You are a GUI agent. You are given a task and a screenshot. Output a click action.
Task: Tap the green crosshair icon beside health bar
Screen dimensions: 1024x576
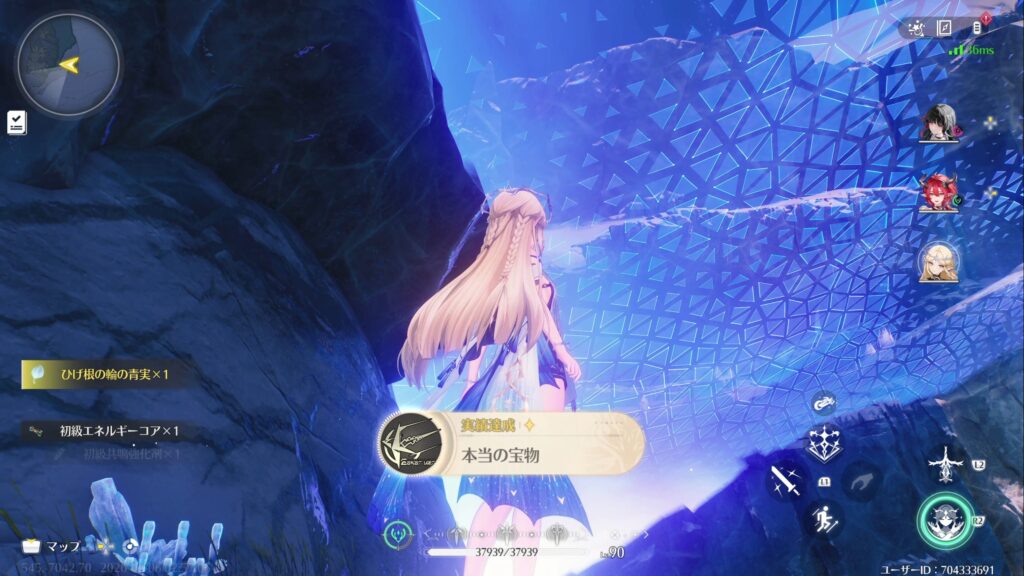(x=397, y=533)
